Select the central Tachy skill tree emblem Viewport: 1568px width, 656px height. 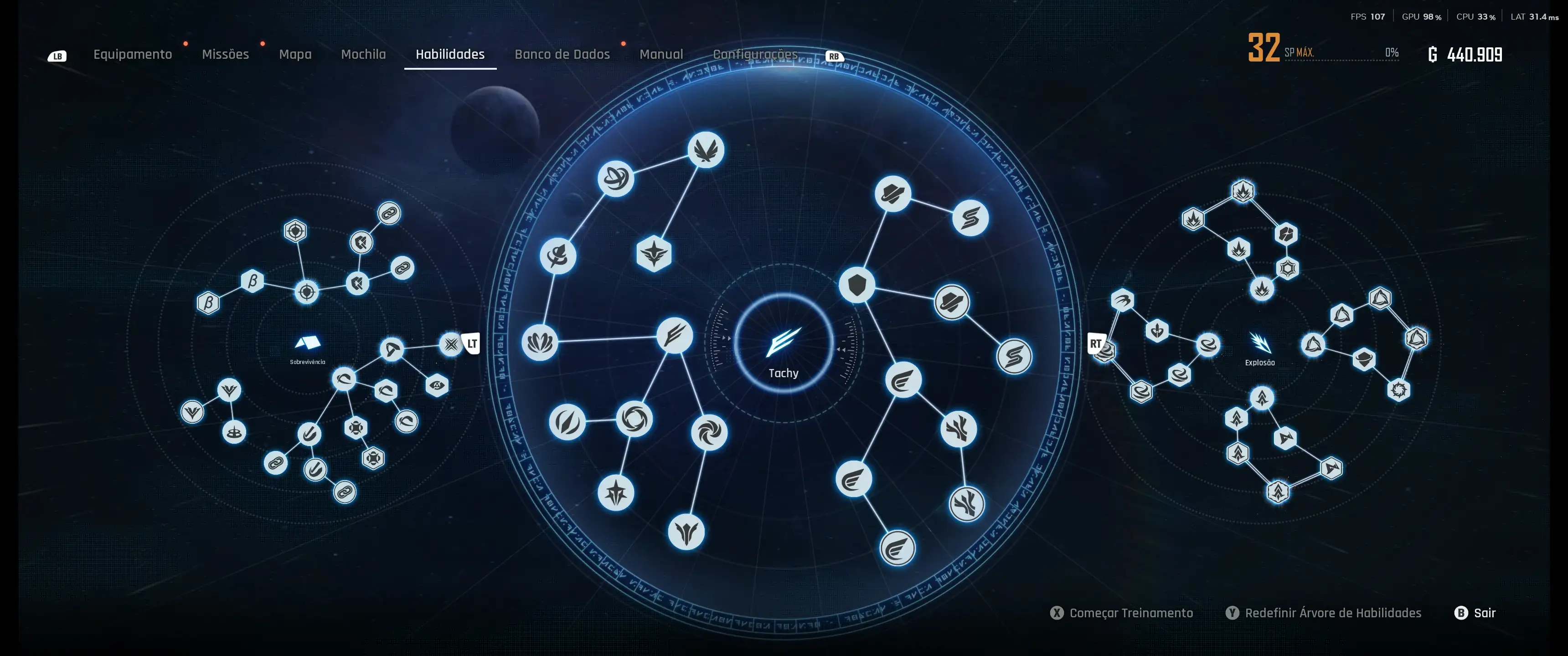[784, 344]
